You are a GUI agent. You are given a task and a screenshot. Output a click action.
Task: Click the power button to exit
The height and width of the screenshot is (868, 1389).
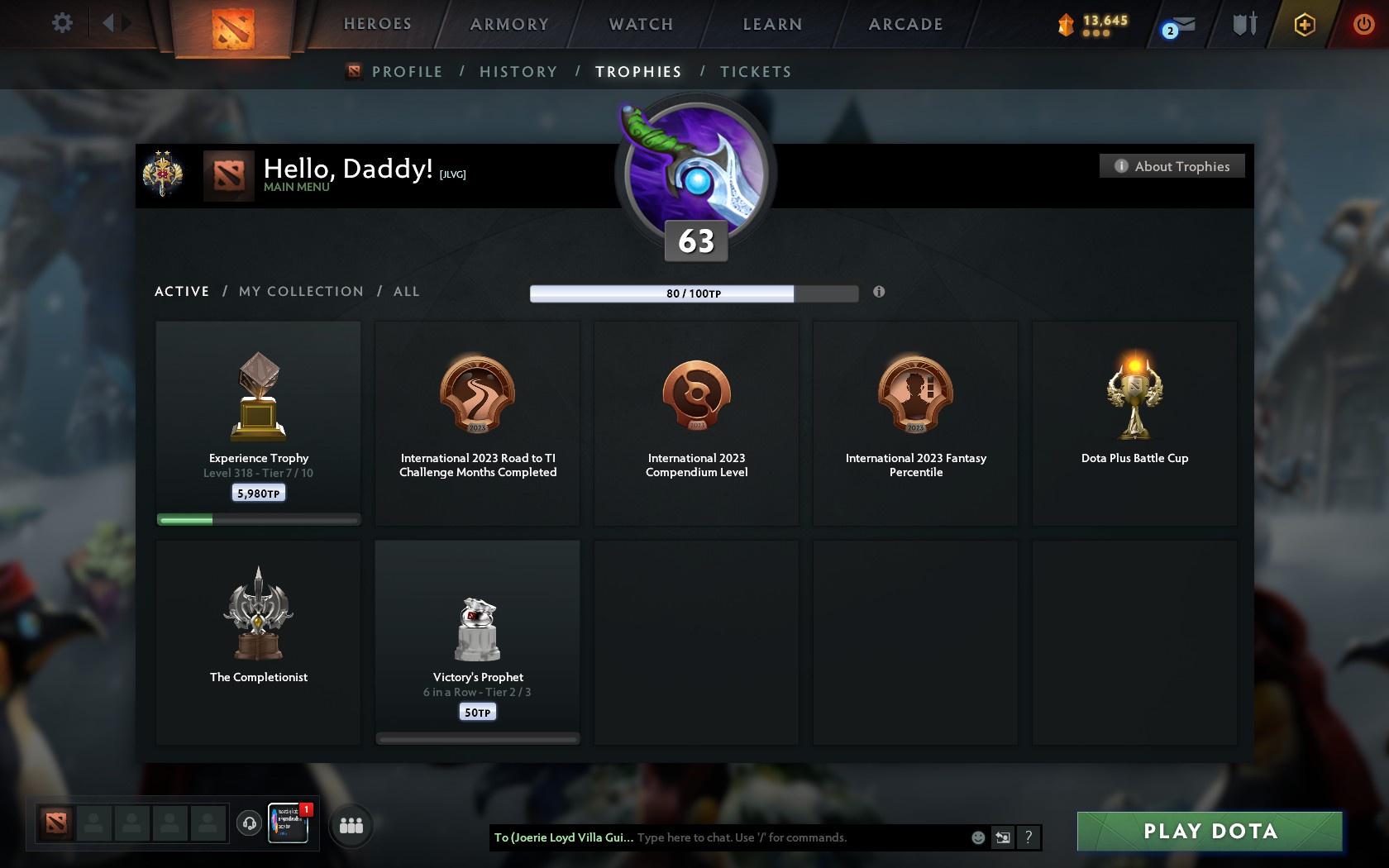coord(1364,24)
